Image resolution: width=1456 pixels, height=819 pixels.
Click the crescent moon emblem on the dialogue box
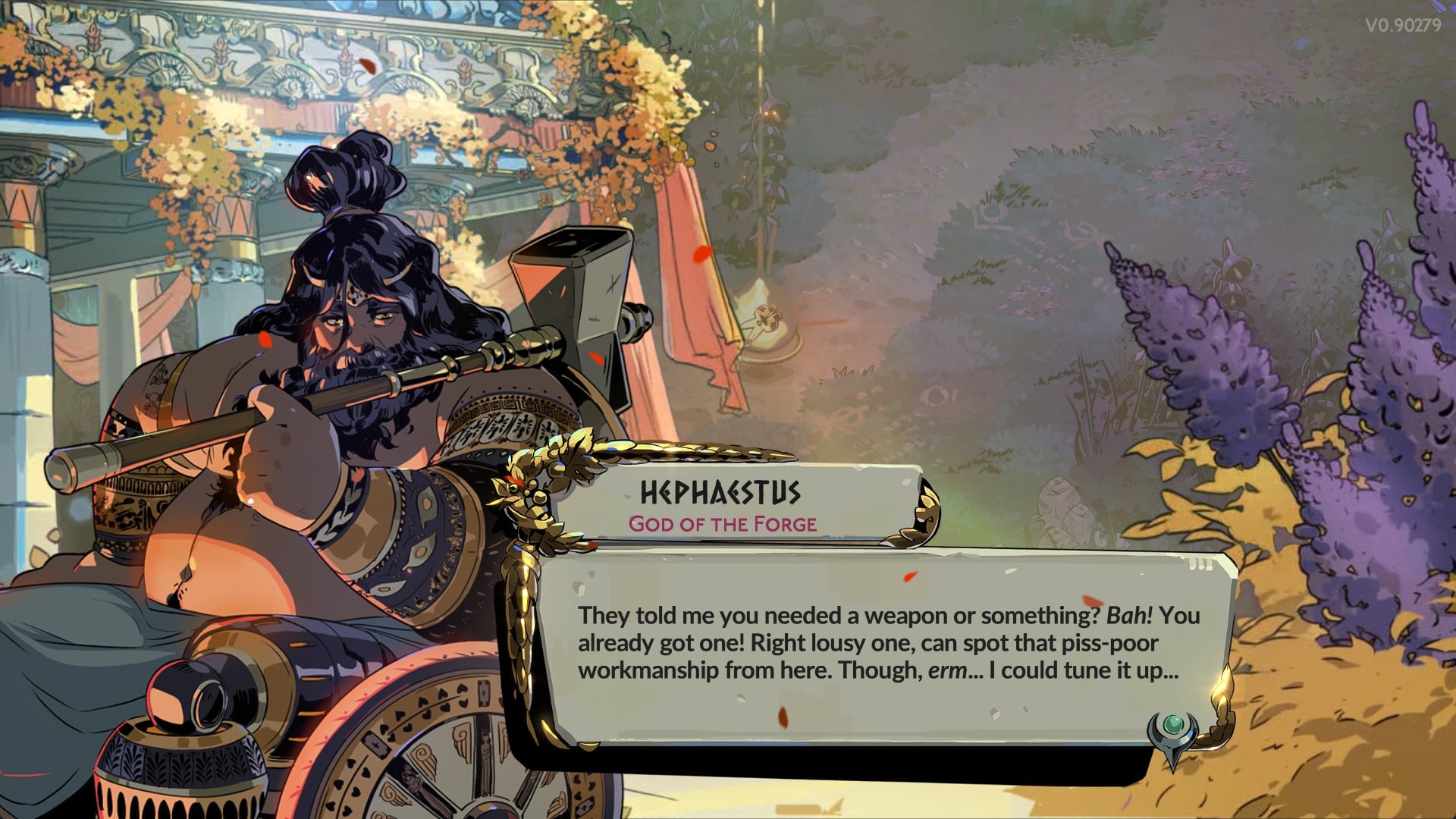pos(1172,731)
